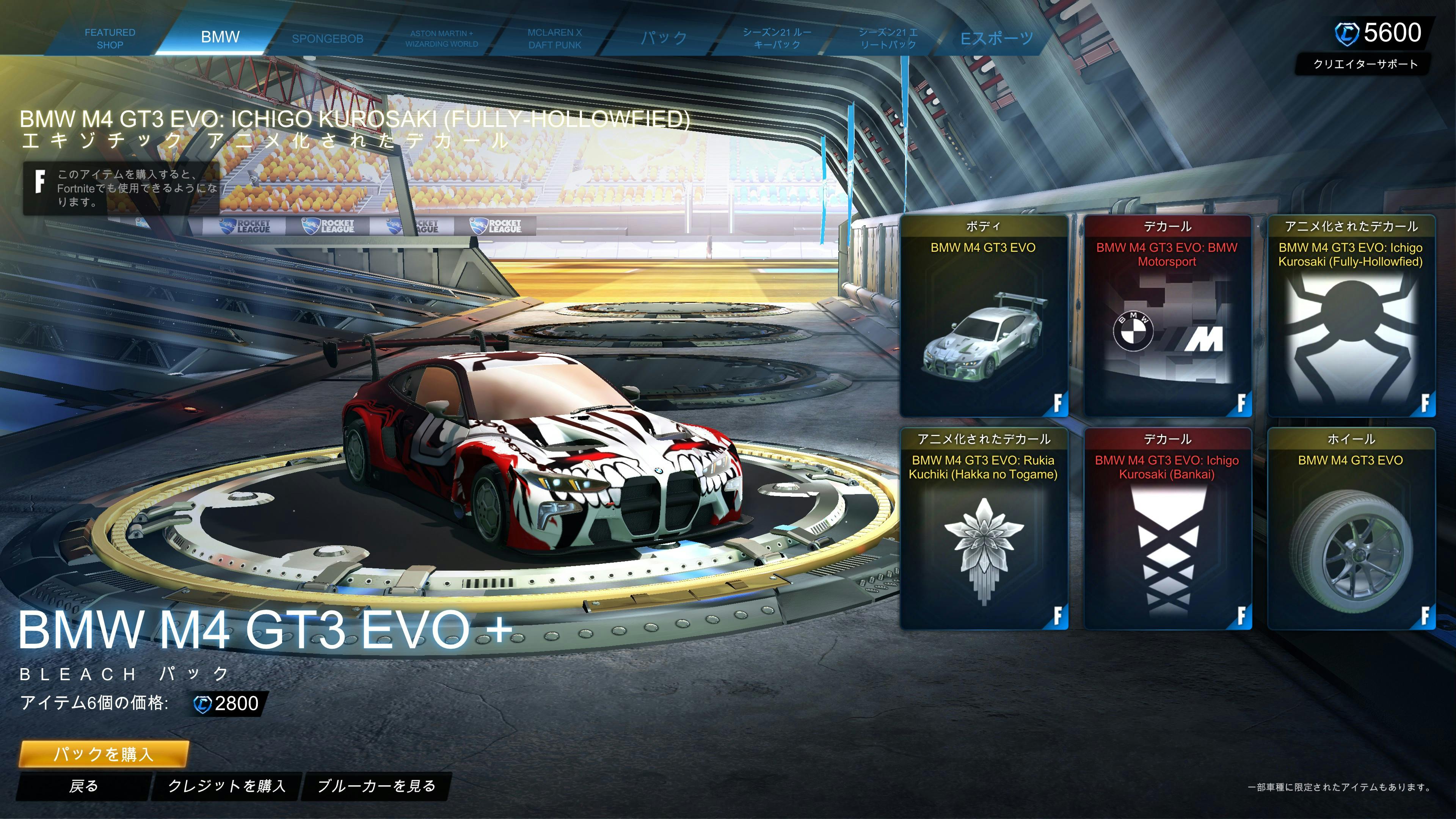Preview Rukia Kuchiki Hakka no Togame decal
This screenshot has width=1456, height=819.
pos(983,529)
